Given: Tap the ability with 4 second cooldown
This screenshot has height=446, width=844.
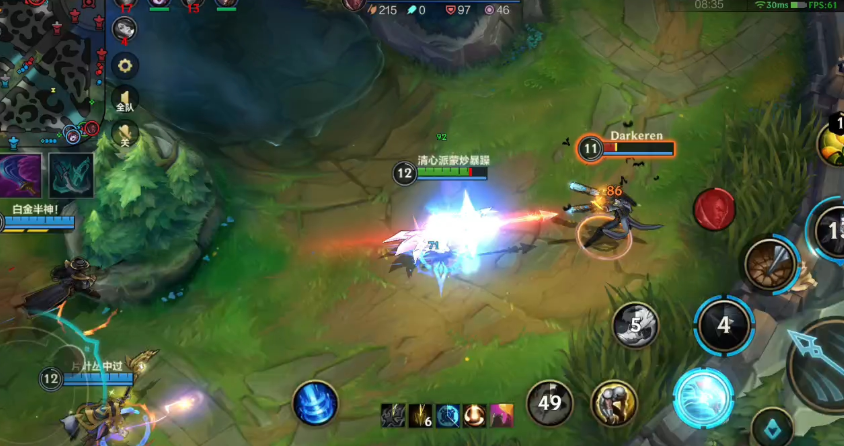Looking at the screenshot, I should pyautogui.click(x=724, y=325).
